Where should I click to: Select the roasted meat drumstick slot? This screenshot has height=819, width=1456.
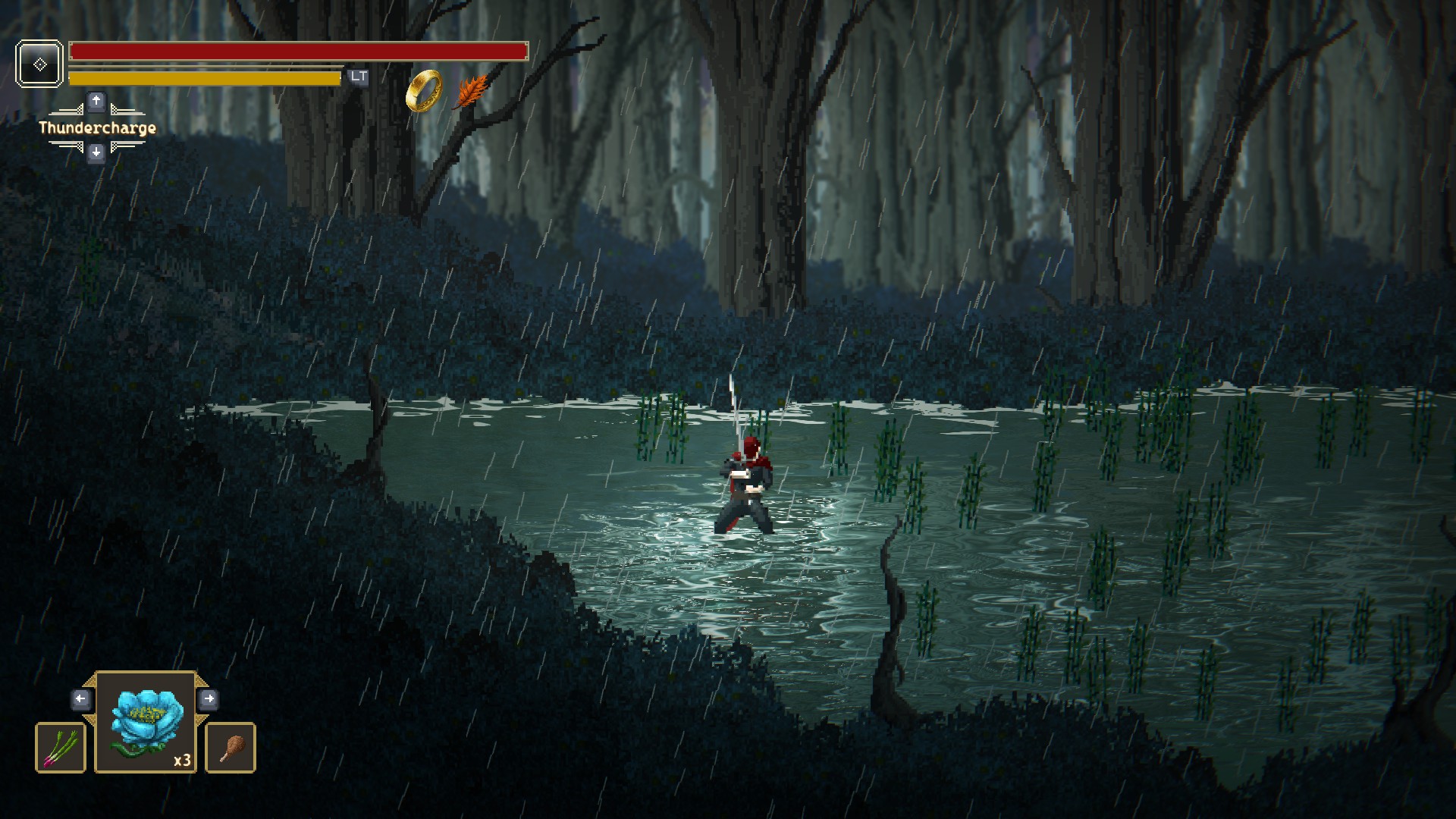(231, 748)
